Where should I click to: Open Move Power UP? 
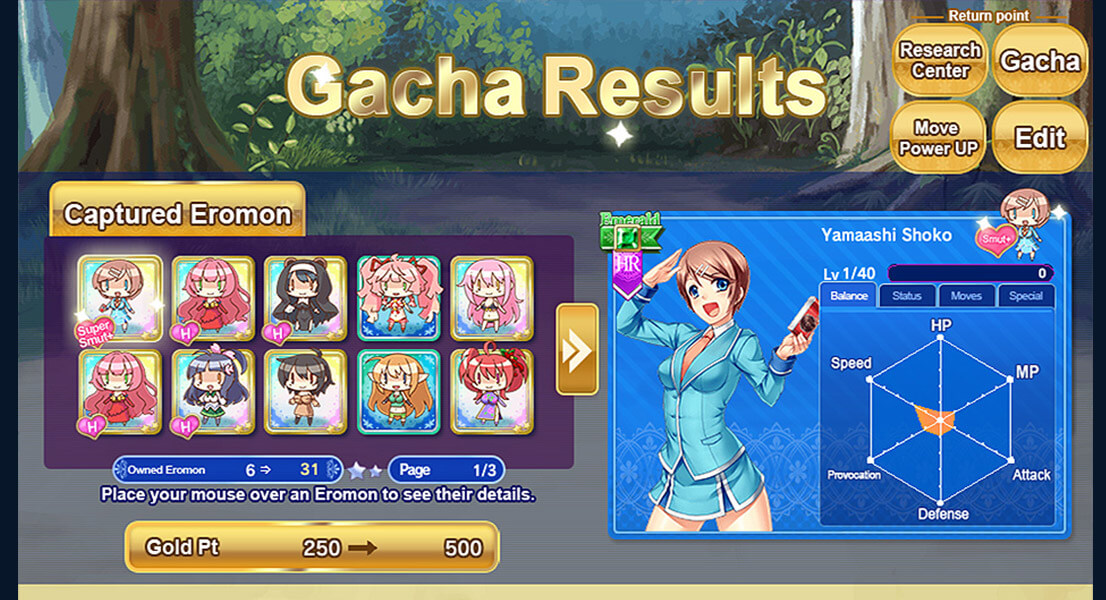[x=936, y=138]
